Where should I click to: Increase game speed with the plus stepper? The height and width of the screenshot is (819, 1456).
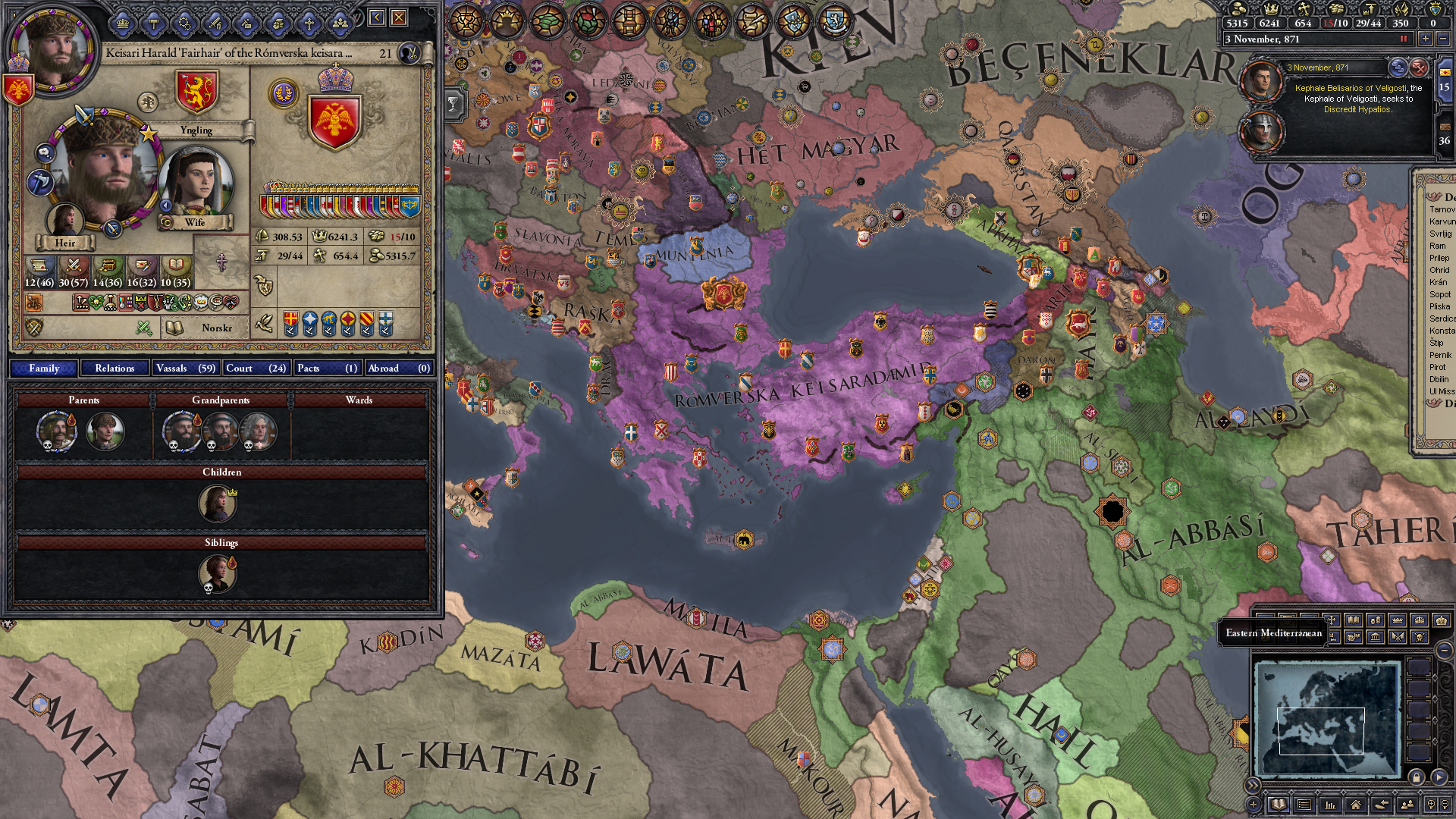coord(1426,39)
